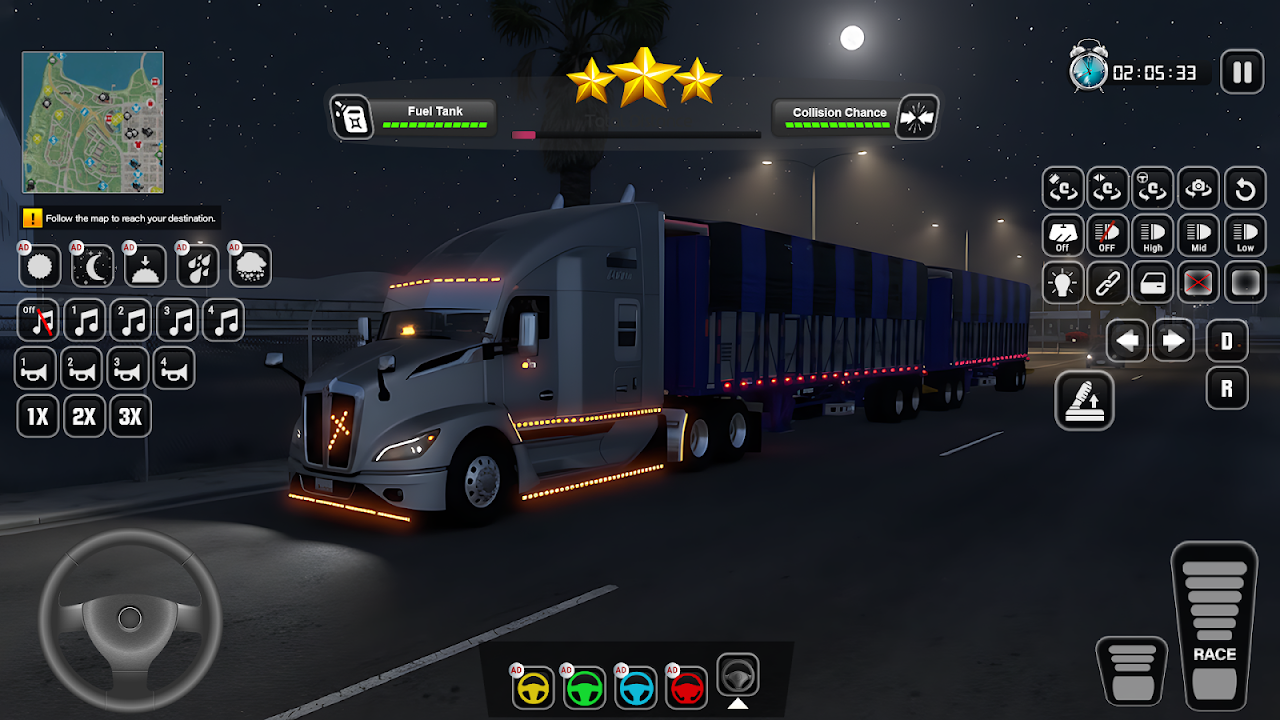1280x720 pixels.
Task: Set headlights to Low beam
Action: 1245,236
